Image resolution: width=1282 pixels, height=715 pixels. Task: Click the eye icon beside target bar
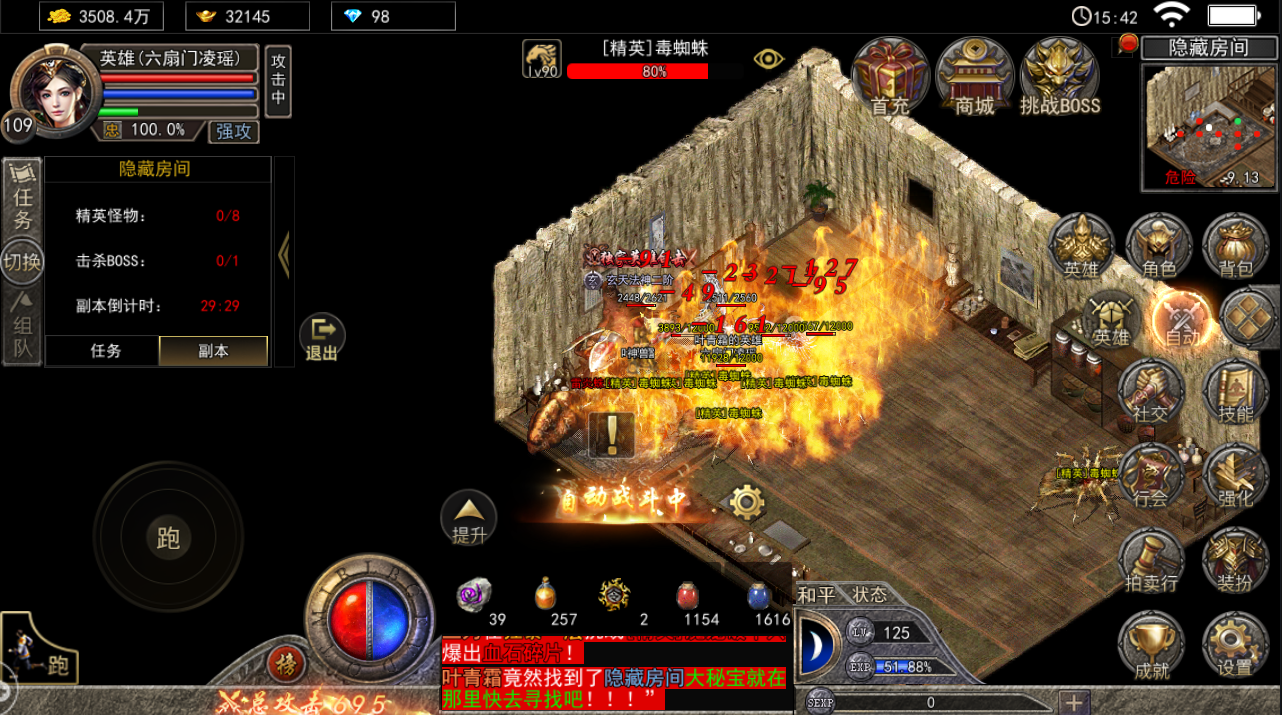coord(768,59)
